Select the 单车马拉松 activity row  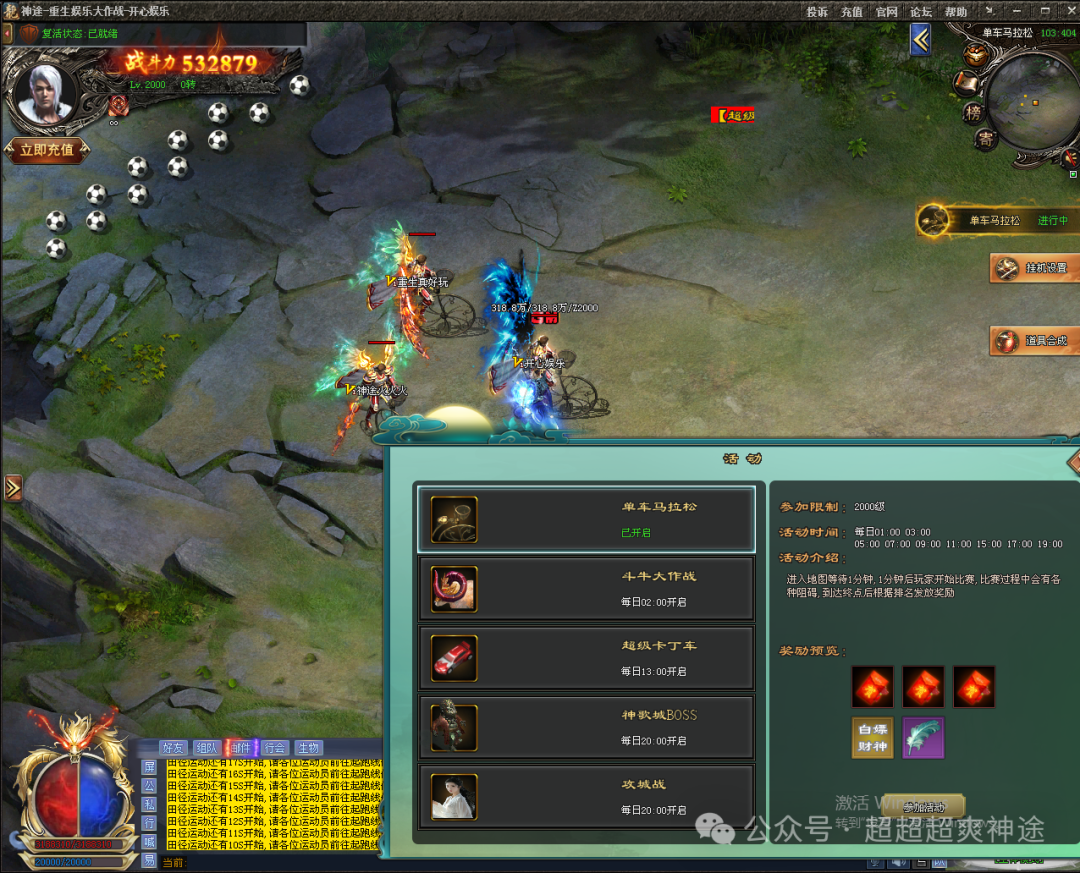pyautogui.click(x=585, y=519)
